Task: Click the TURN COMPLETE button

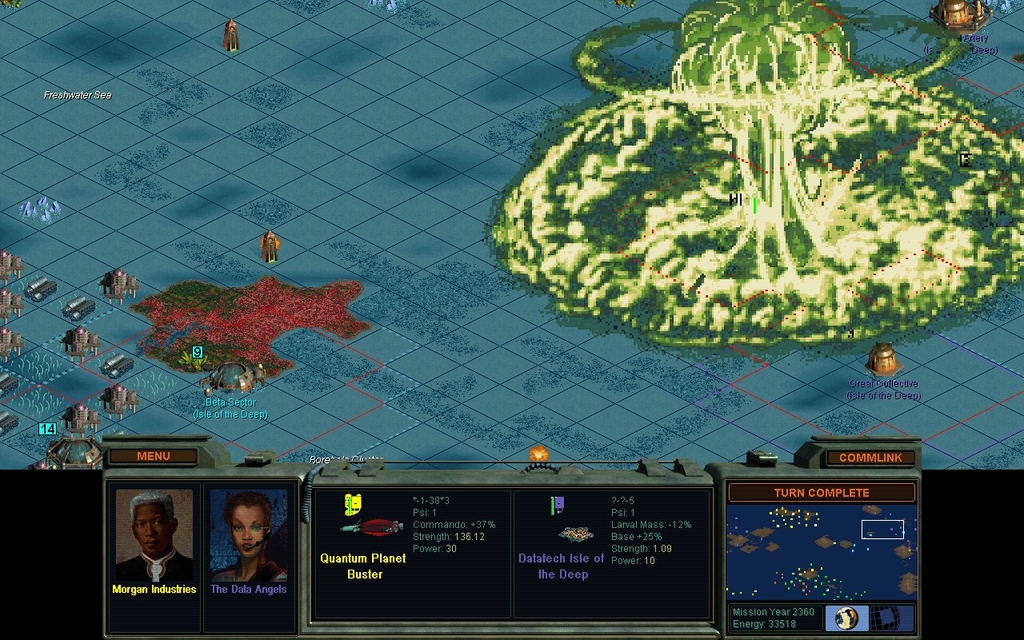Action: [821, 493]
